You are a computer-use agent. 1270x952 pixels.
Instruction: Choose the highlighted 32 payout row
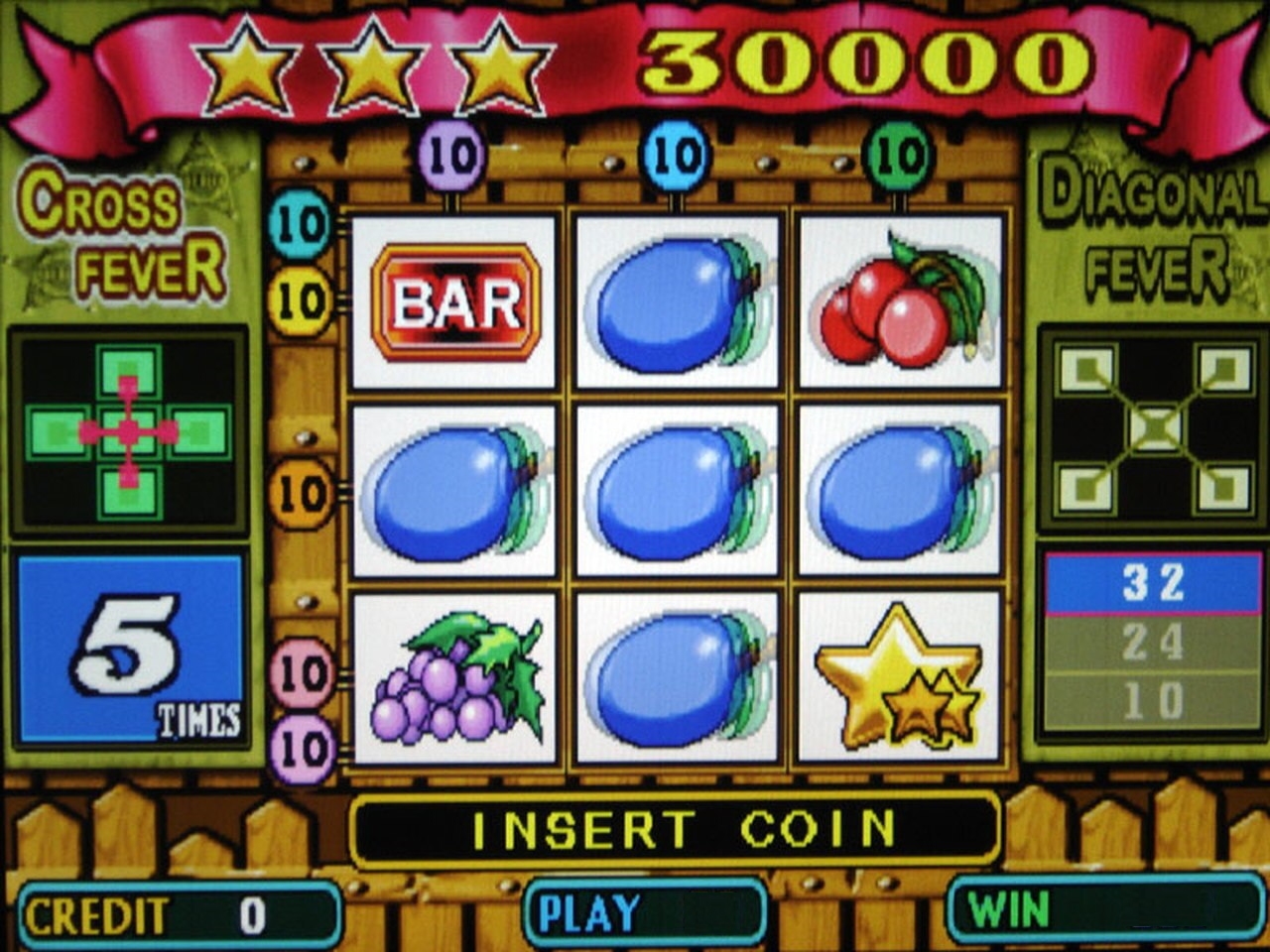[x=1153, y=582]
